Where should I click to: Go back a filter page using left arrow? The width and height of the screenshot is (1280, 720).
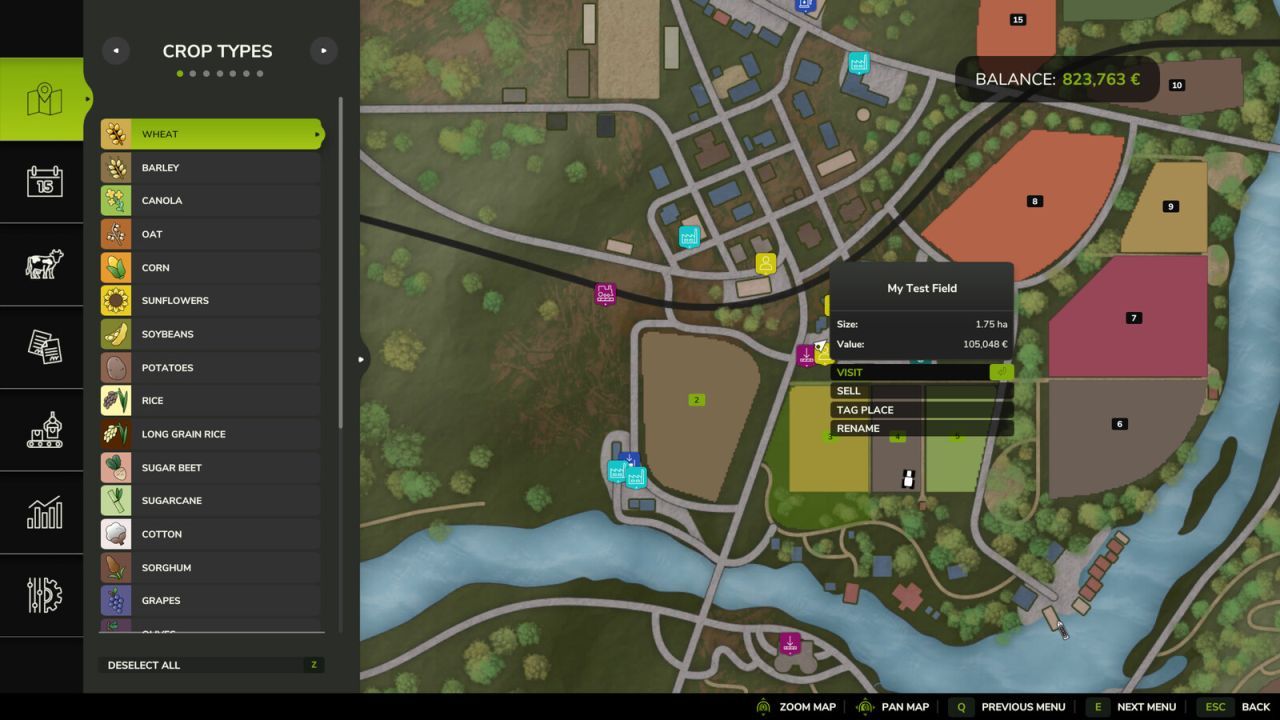115,50
